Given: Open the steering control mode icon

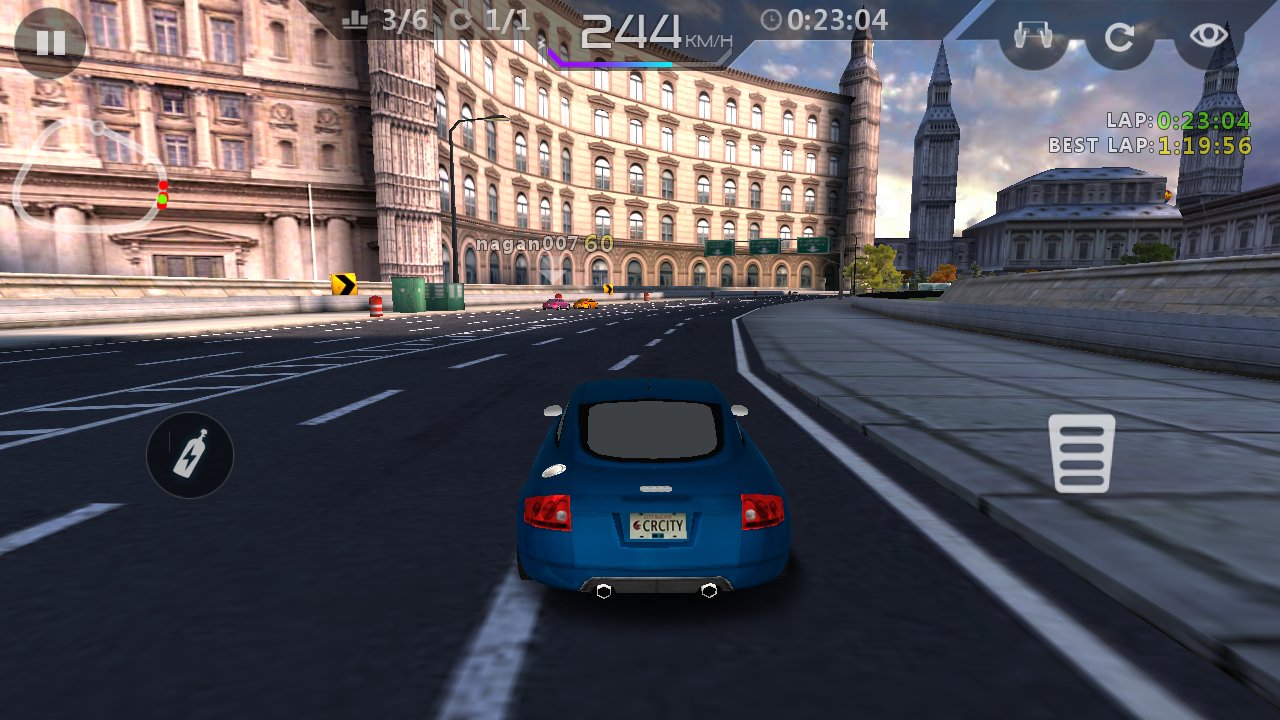Looking at the screenshot, I should coord(1034,38).
